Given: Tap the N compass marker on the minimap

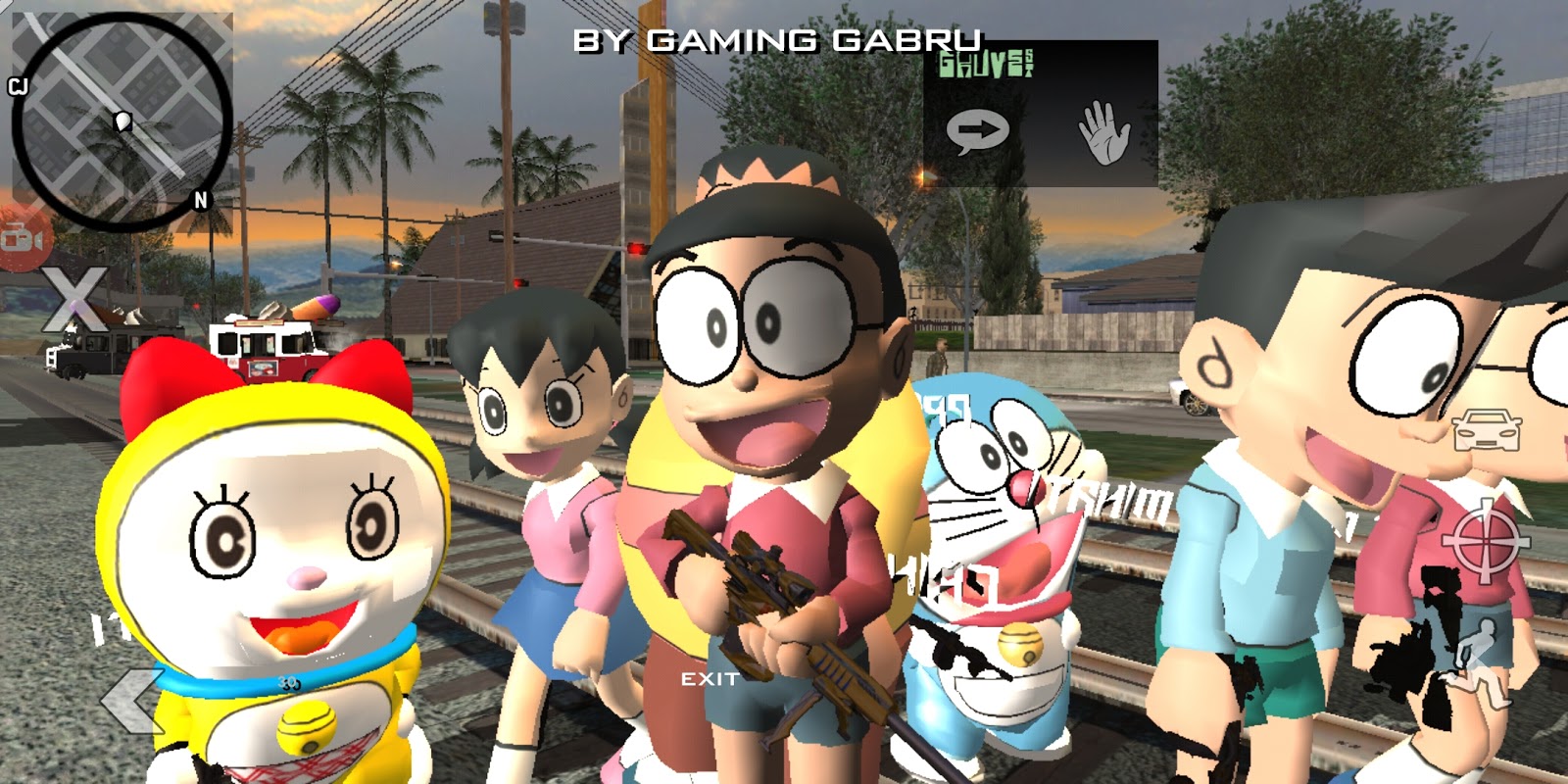Looking at the screenshot, I should (200, 201).
